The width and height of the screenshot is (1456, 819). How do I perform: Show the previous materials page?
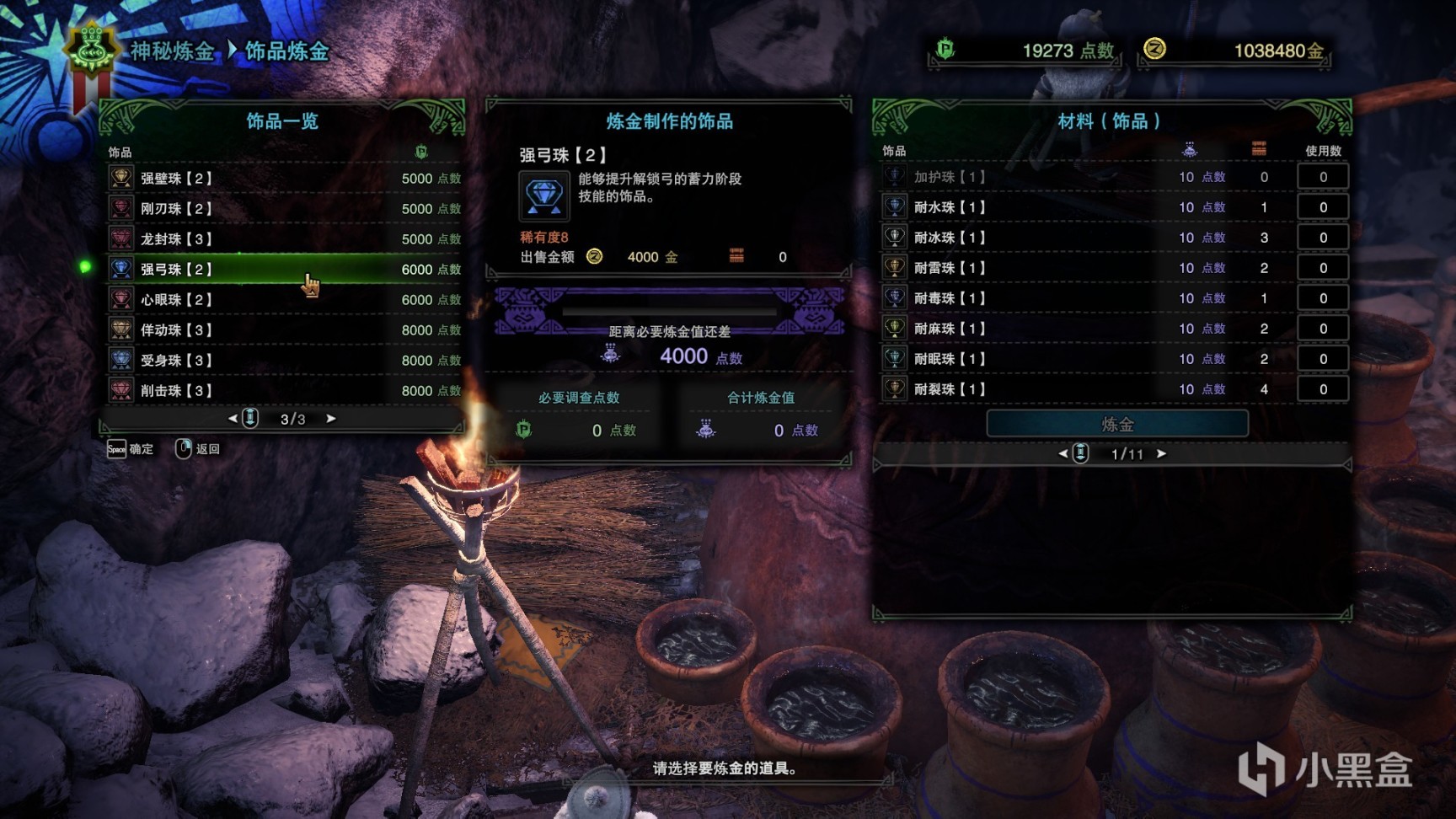[1063, 454]
